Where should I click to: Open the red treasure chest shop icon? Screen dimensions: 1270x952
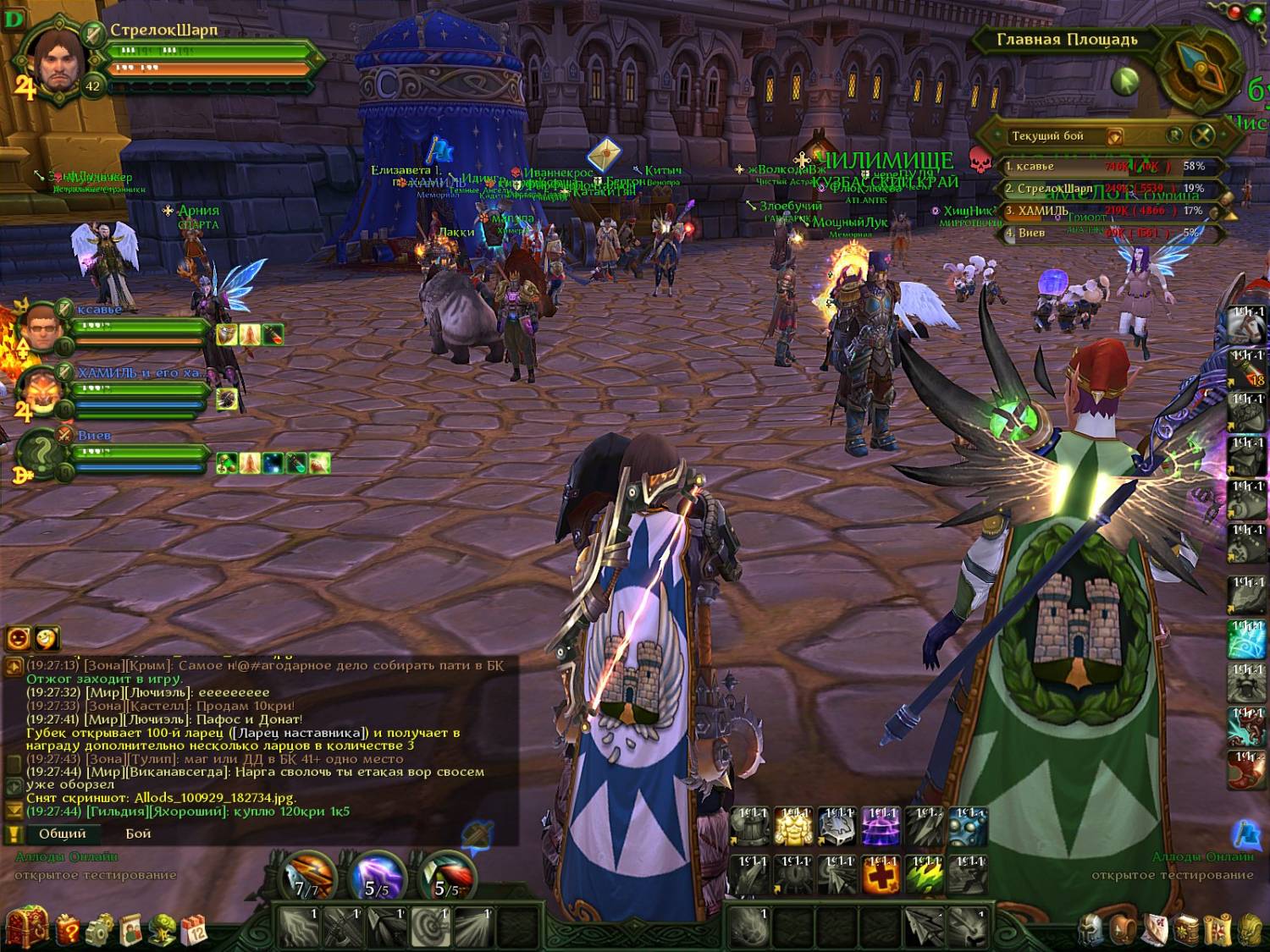point(25,927)
